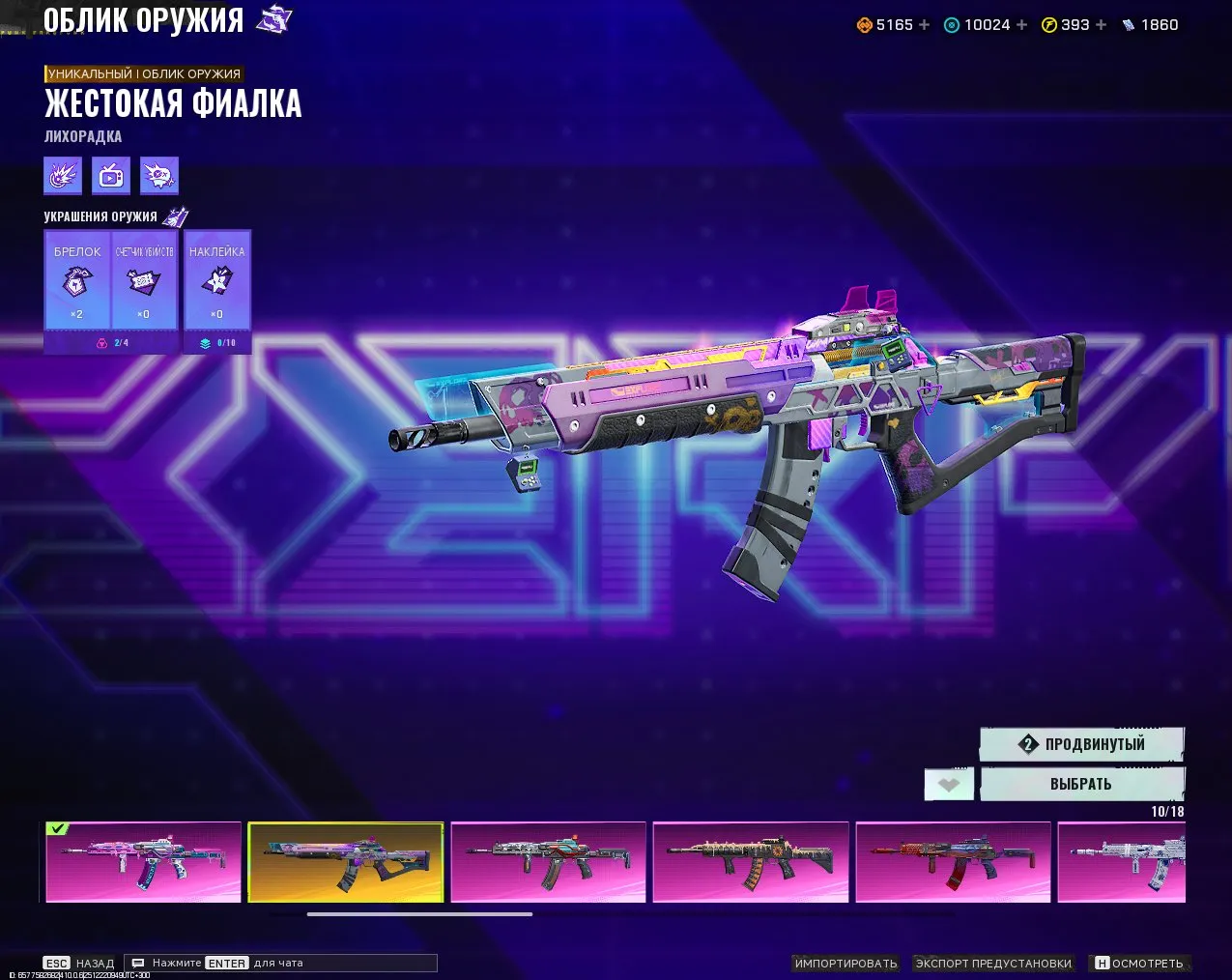Viewport: 1232px width, 980px height.
Task: Choose the equipped pink-blue rifle skin thumbnail
Action: [144, 861]
